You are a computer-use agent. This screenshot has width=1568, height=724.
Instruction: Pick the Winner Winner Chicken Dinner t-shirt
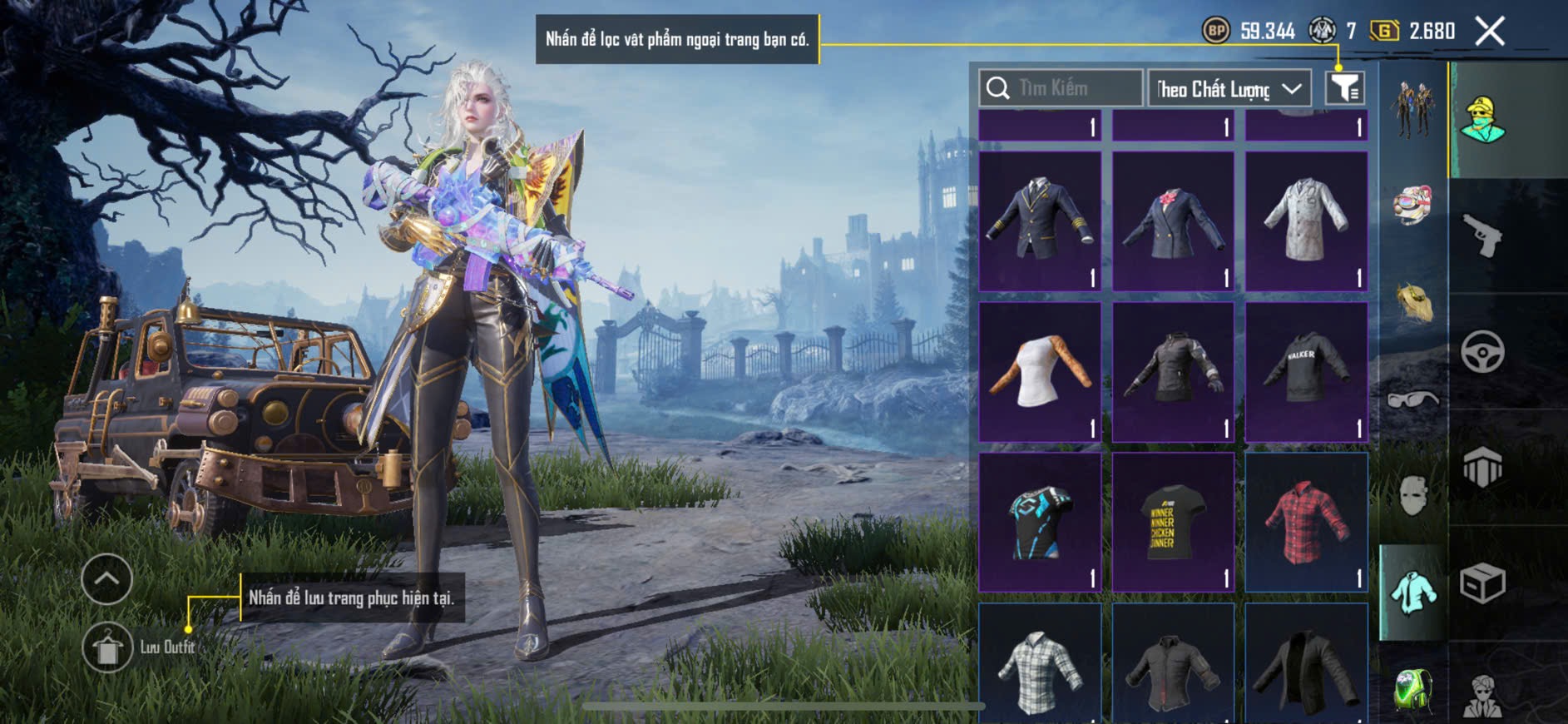(x=1173, y=522)
